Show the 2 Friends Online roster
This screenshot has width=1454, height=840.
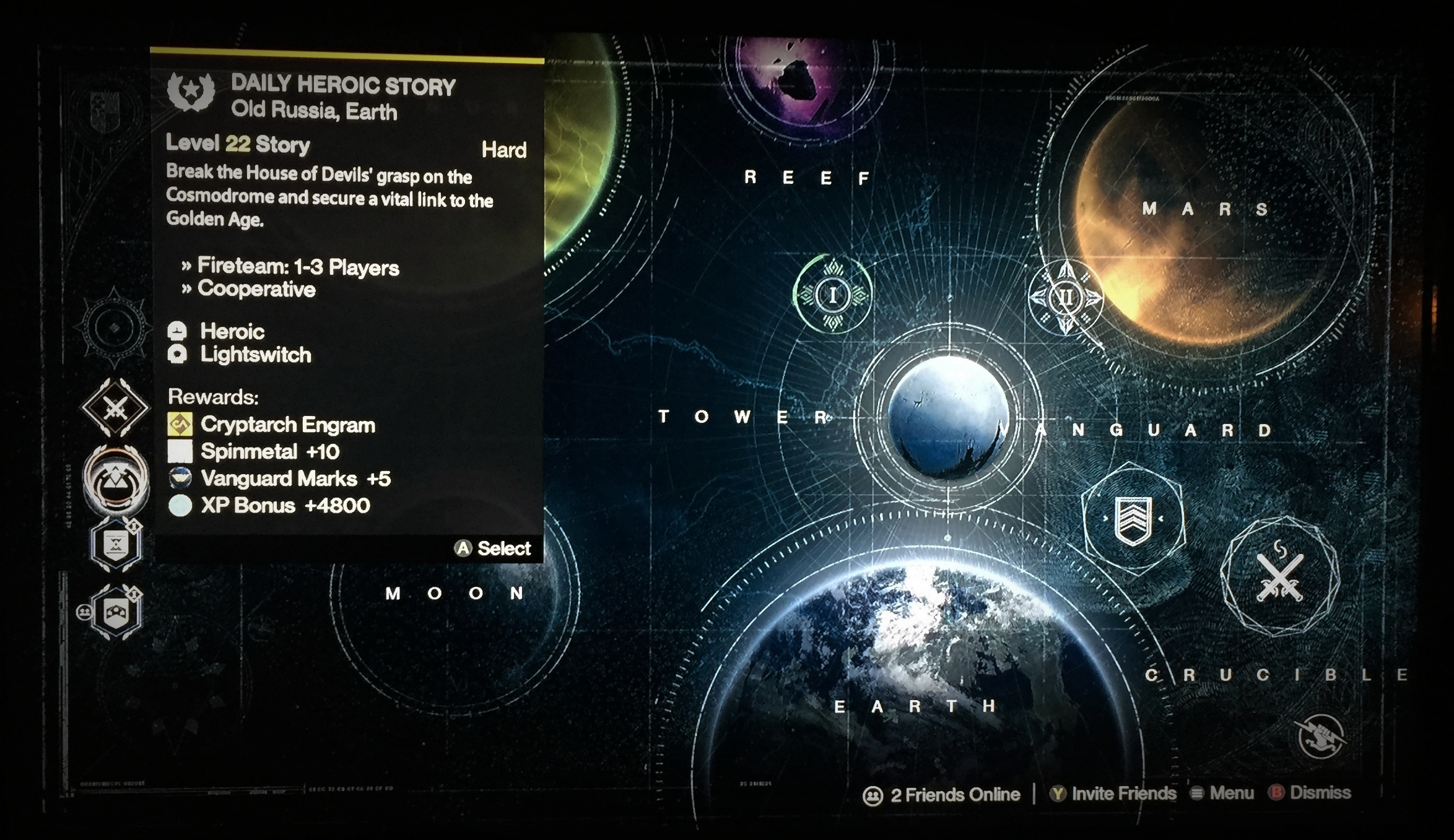coord(941,795)
